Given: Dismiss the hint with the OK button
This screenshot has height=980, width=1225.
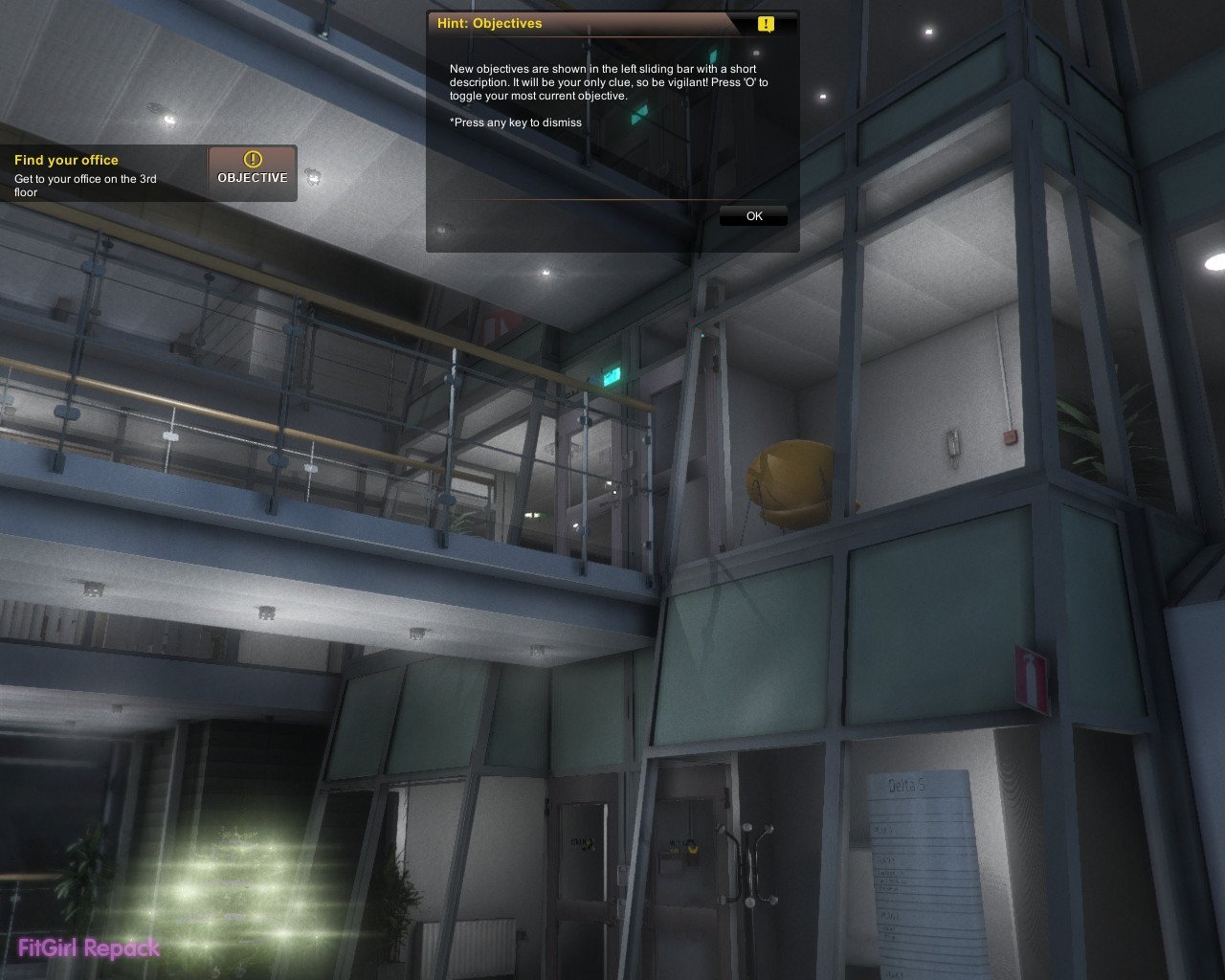Looking at the screenshot, I should click(754, 216).
